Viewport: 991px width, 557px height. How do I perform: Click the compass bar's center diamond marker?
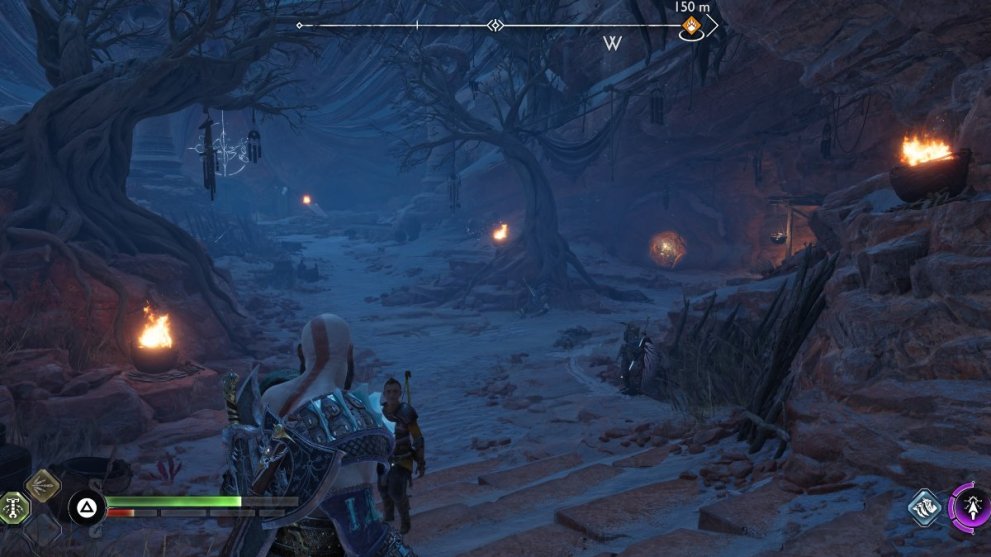pos(493,25)
